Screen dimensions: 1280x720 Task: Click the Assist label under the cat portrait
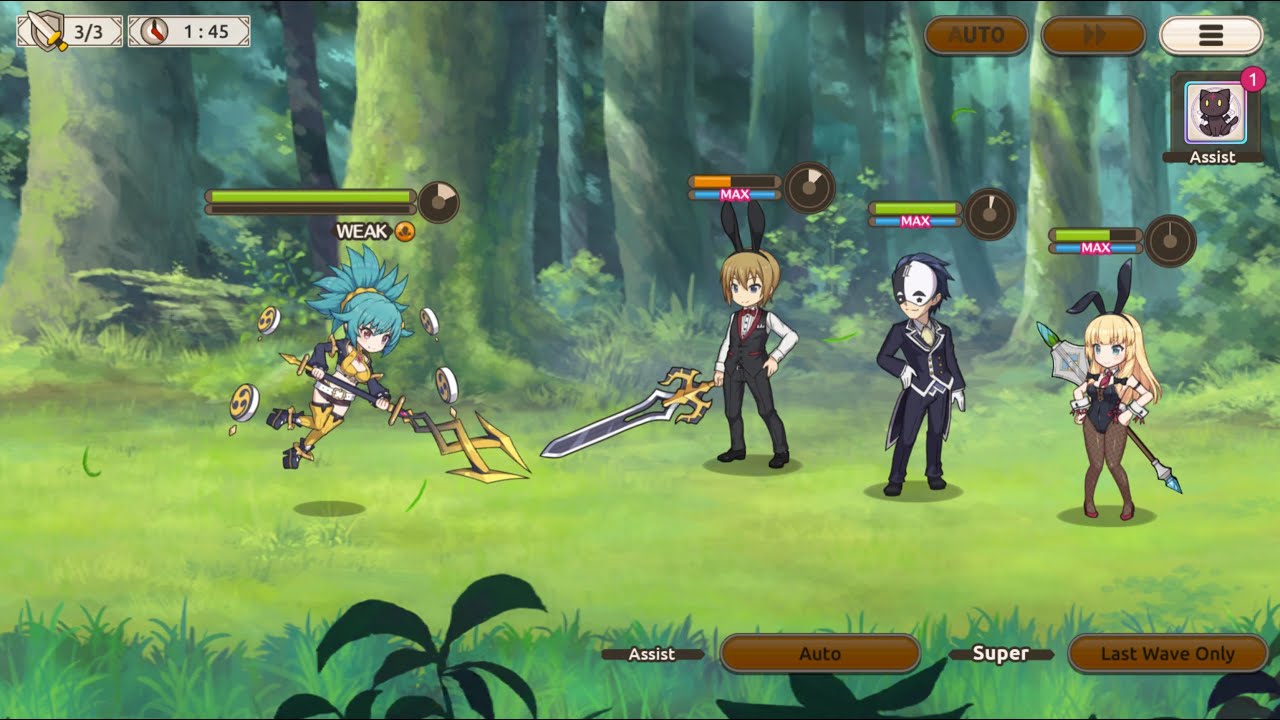(1213, 156)
